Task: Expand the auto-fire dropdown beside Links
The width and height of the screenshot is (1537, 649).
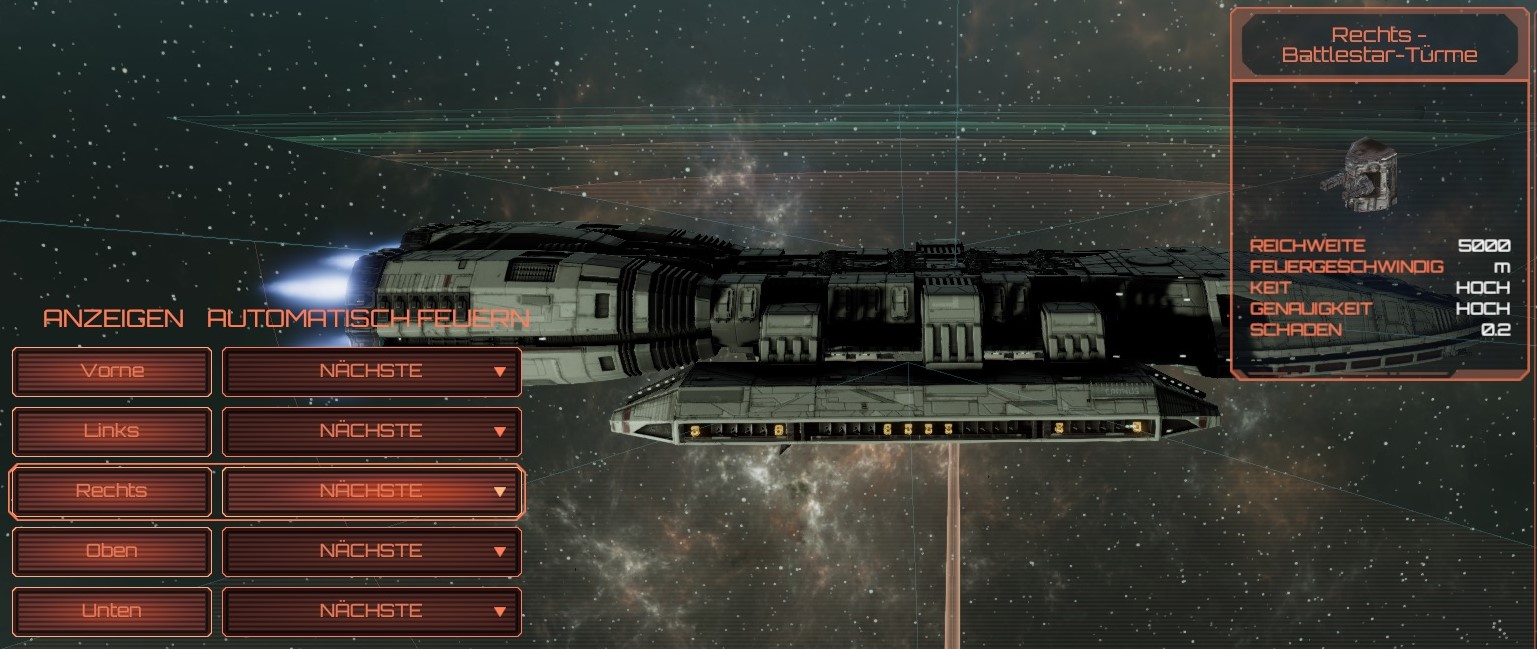Action: point(372,431)
